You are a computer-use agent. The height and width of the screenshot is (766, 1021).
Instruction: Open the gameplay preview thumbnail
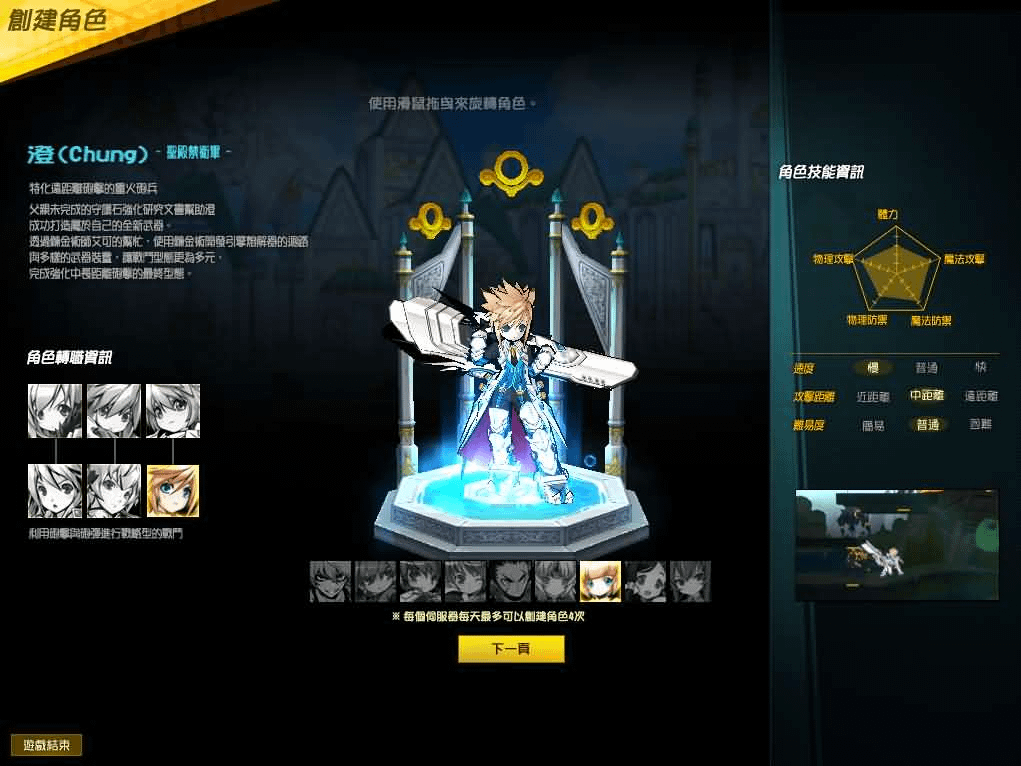[x=896, y=545]
